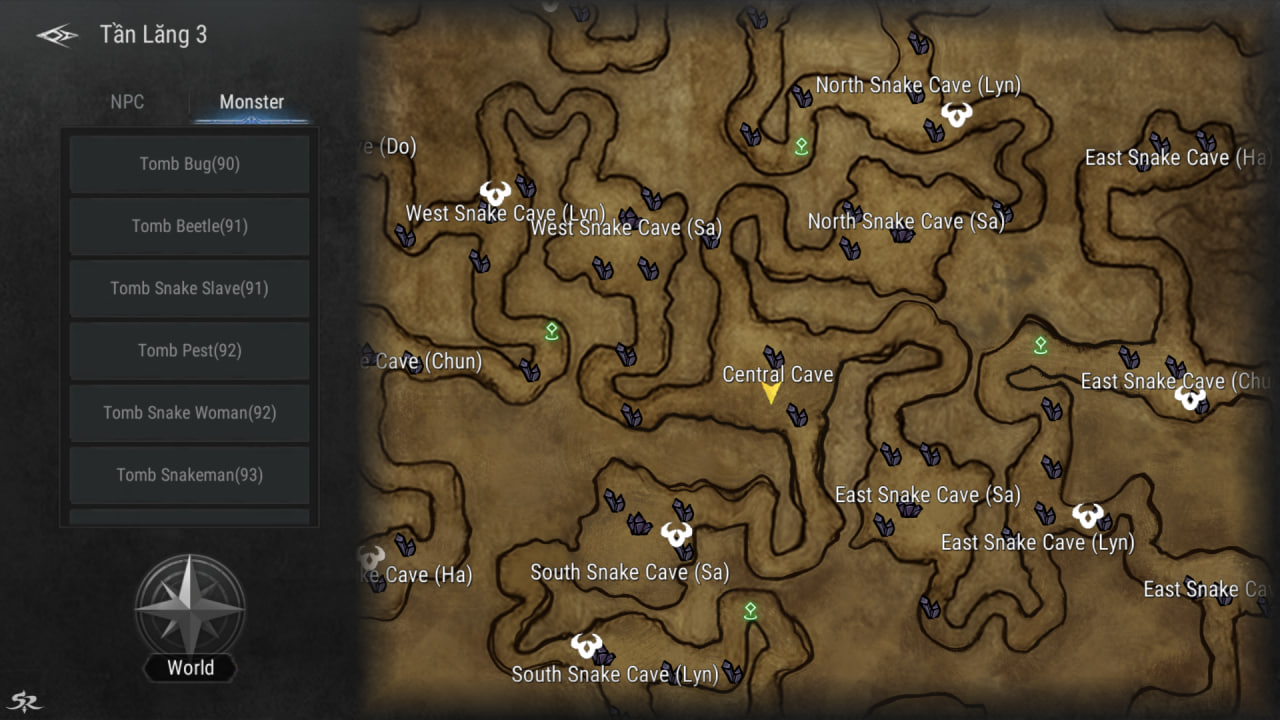Viewport: 1280px width, 720px height.
Task: Close the map with the back arrow
Action: (57, 35)
